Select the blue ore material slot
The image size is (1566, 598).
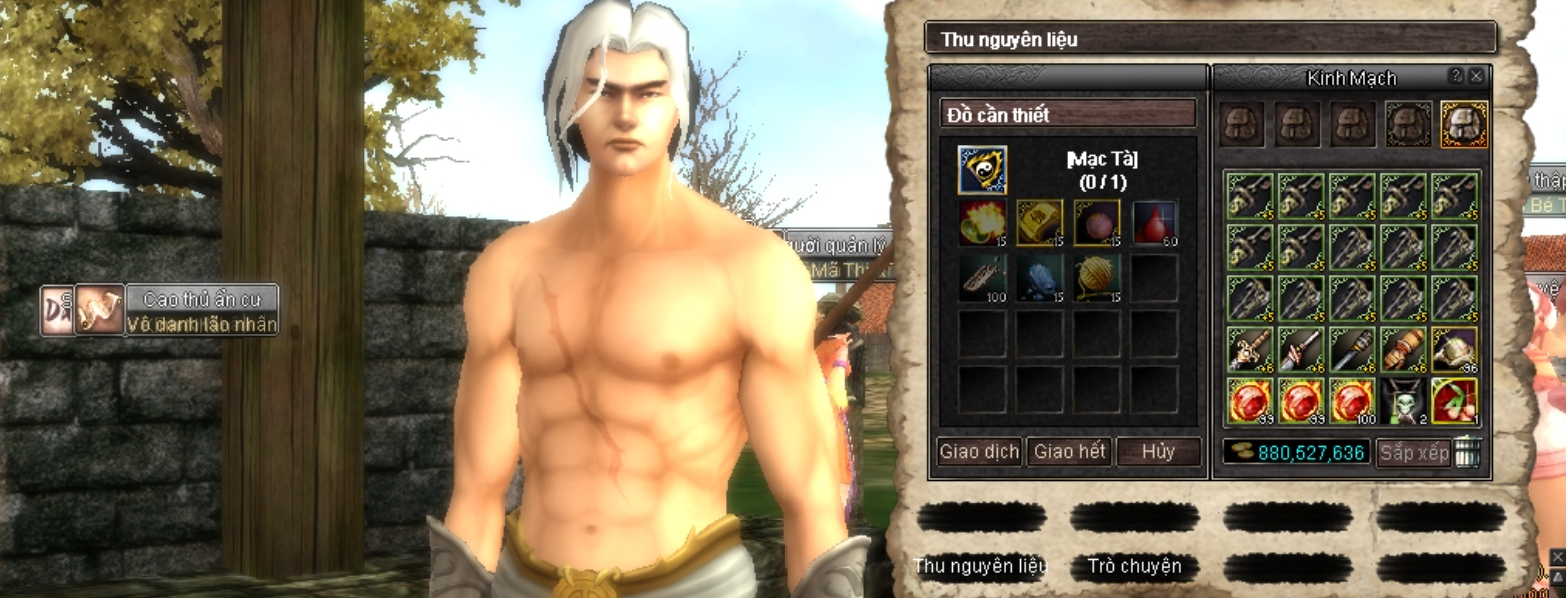(1040, 277)
